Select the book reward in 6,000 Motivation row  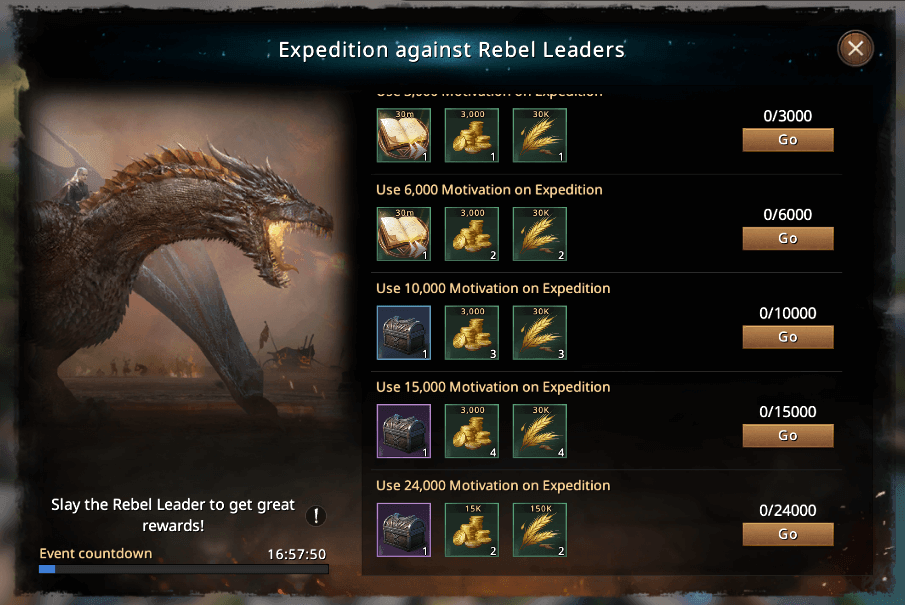click(404, 234)
